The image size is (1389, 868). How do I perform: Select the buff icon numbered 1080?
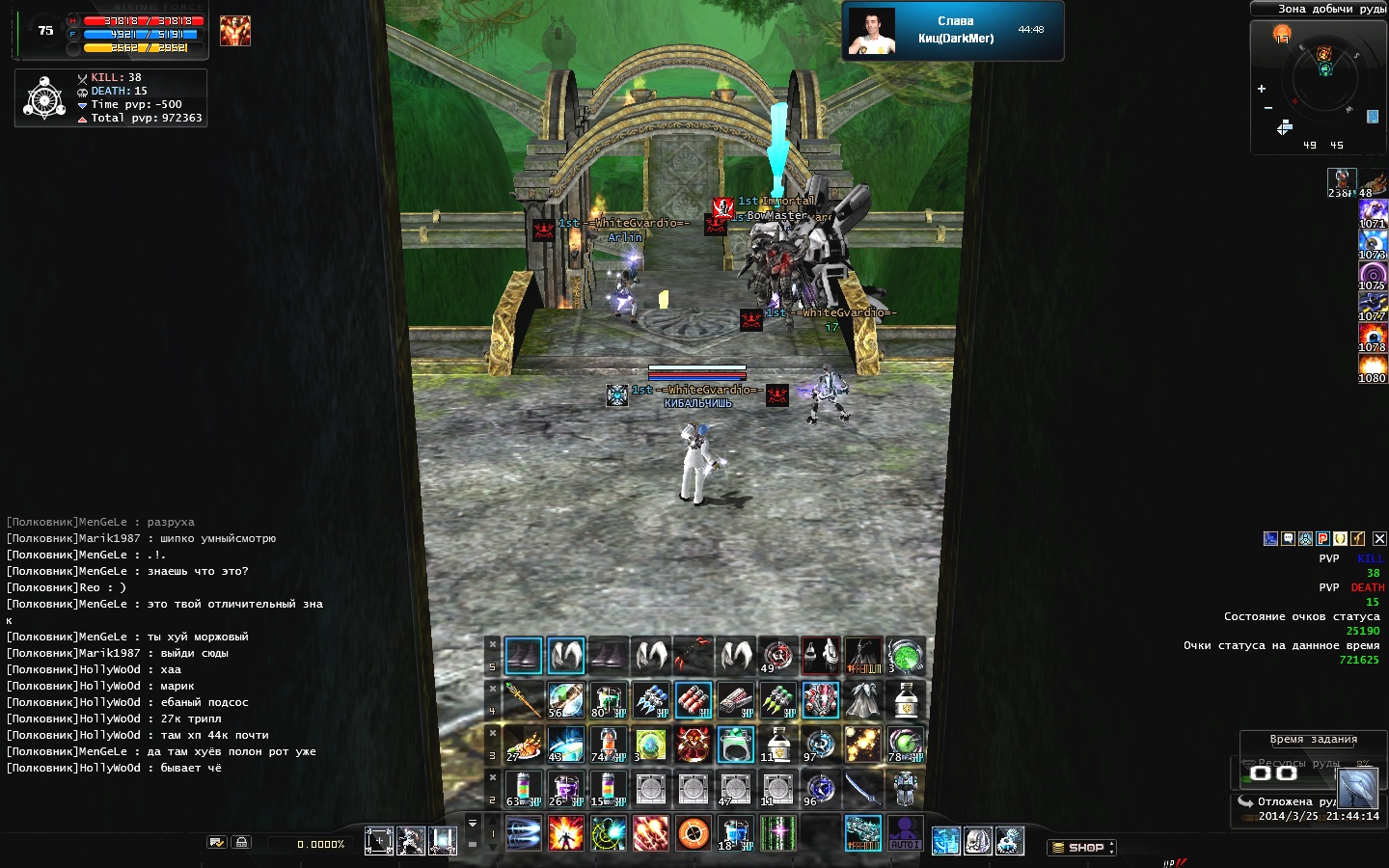click(1372, 367)
